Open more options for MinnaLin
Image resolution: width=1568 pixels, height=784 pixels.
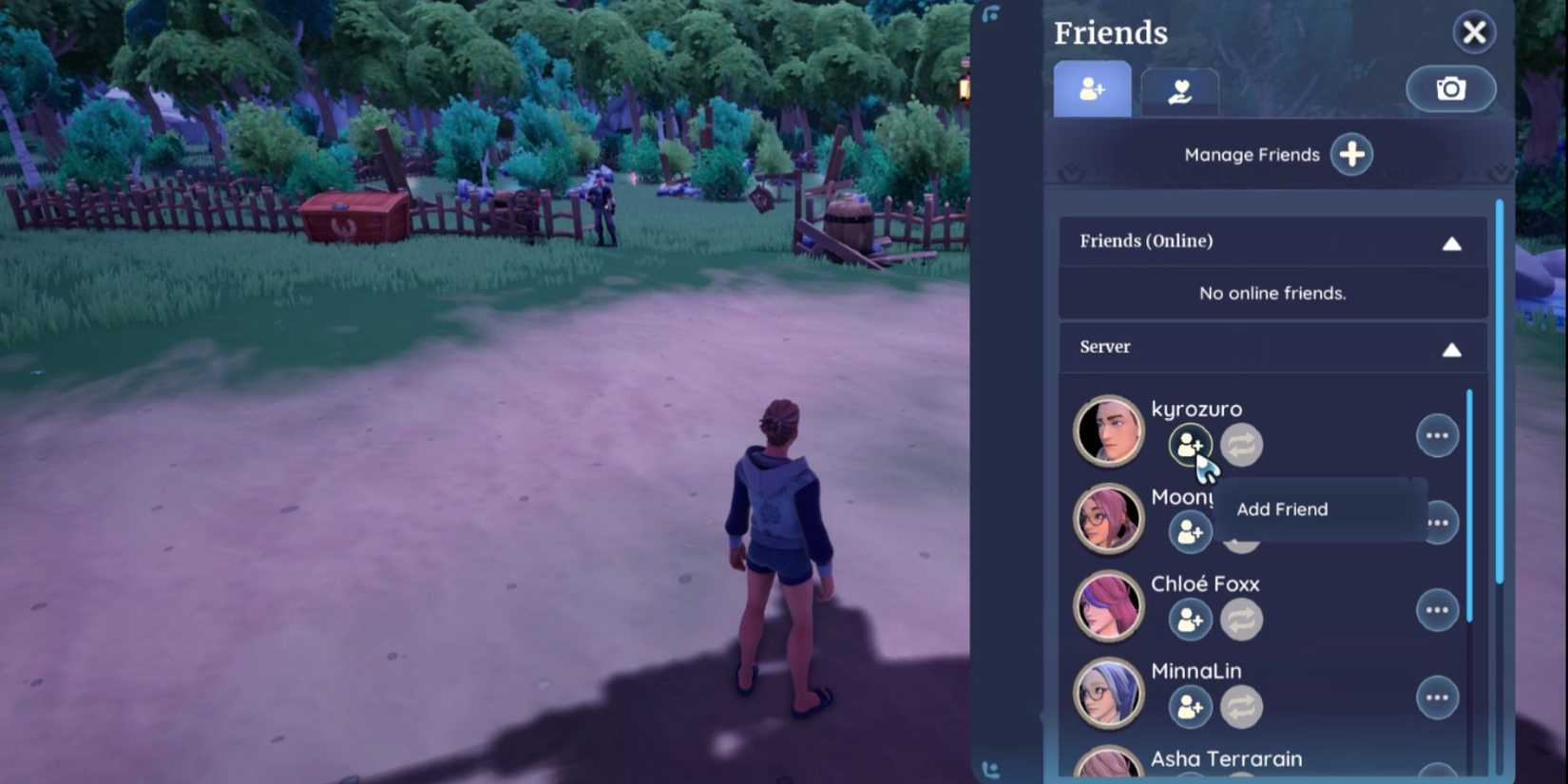pyautogui.click(x=1437, y=697)
